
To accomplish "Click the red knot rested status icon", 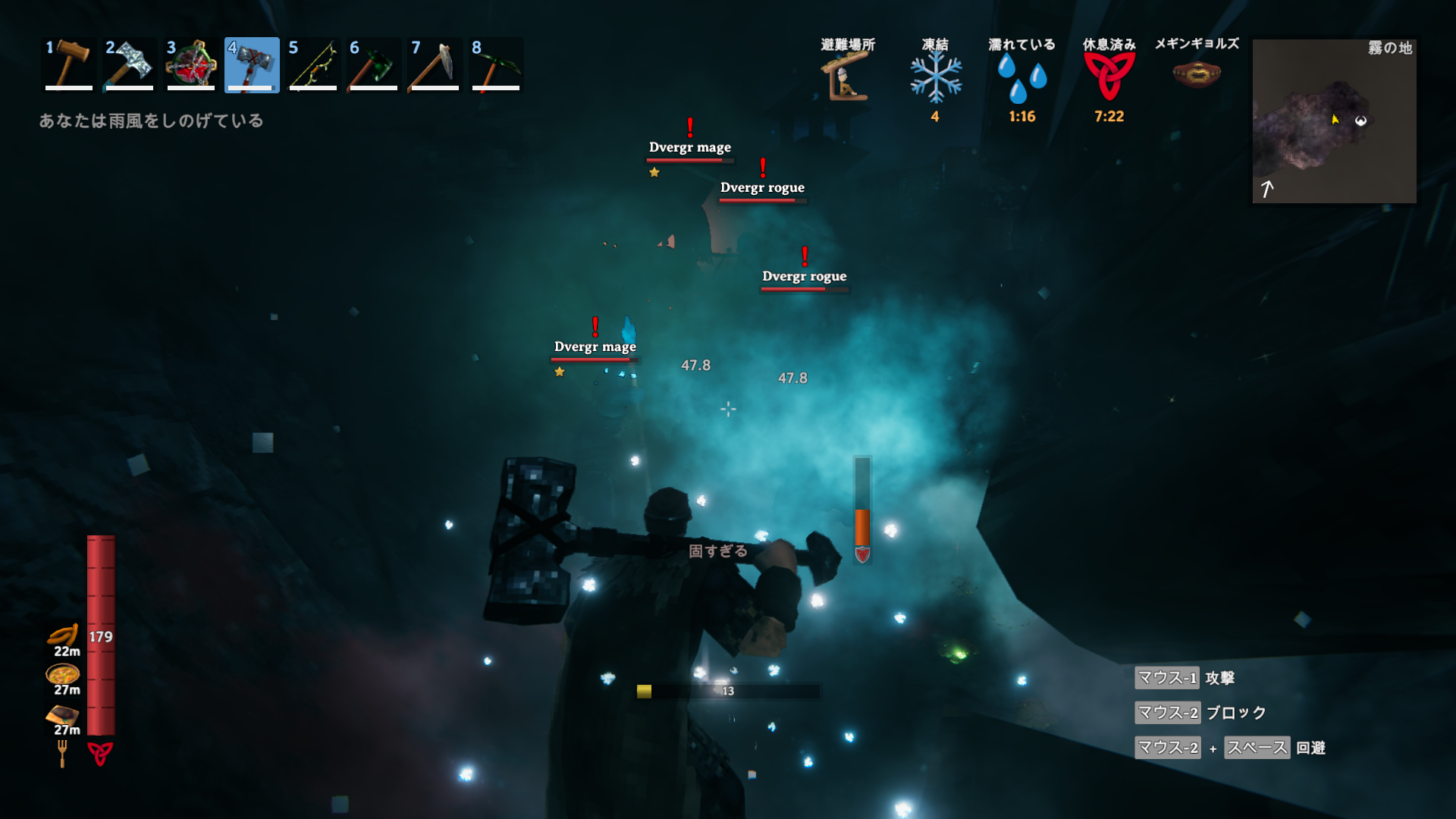I will point(1109,77).
